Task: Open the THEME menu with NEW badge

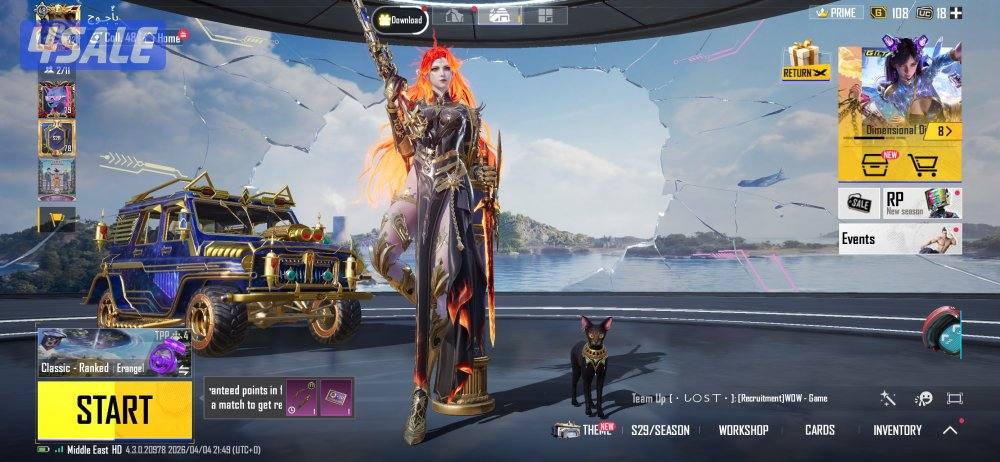Action: click(585, 430)
